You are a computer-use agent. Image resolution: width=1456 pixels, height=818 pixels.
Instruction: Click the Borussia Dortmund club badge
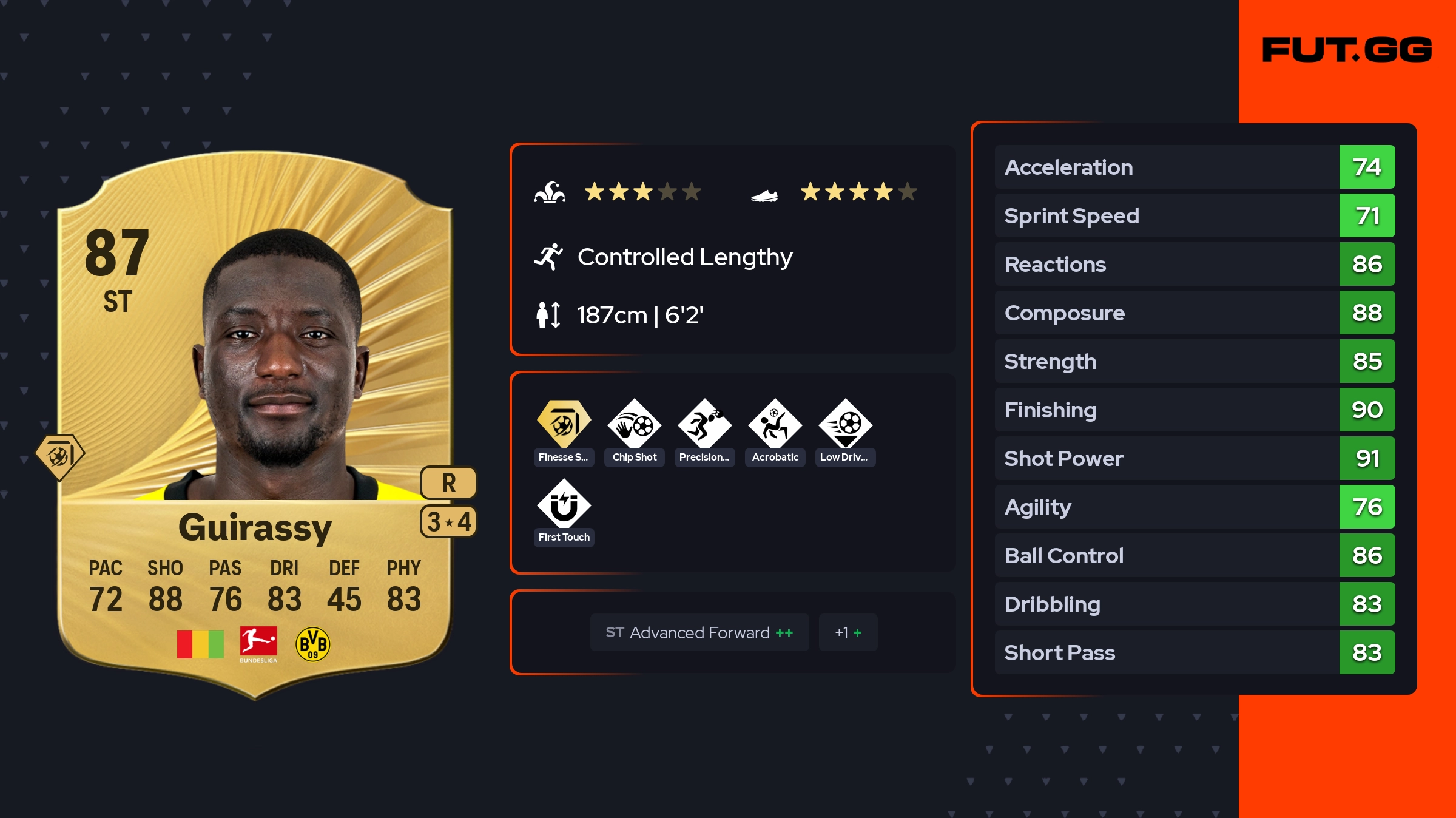click(x=312, y=644)
